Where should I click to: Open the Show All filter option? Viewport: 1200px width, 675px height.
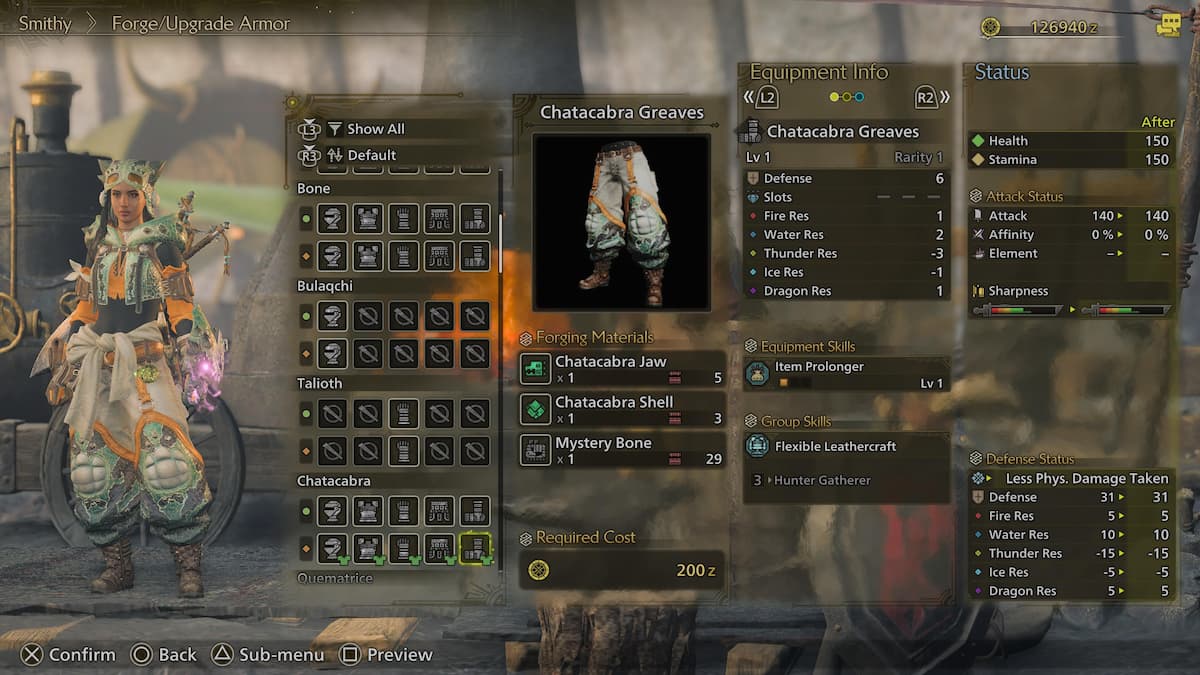[x=375, y=129]
